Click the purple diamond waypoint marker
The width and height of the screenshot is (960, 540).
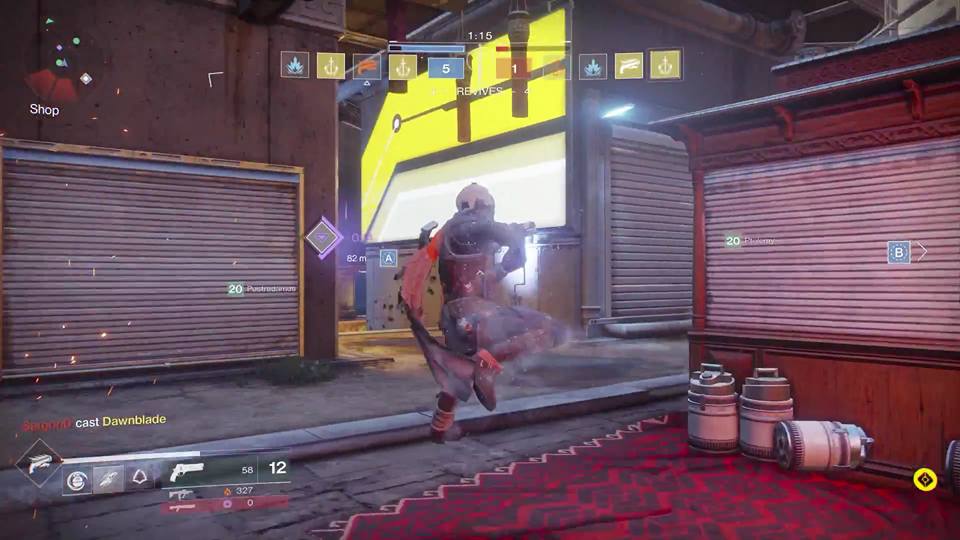tap(323, 238)
